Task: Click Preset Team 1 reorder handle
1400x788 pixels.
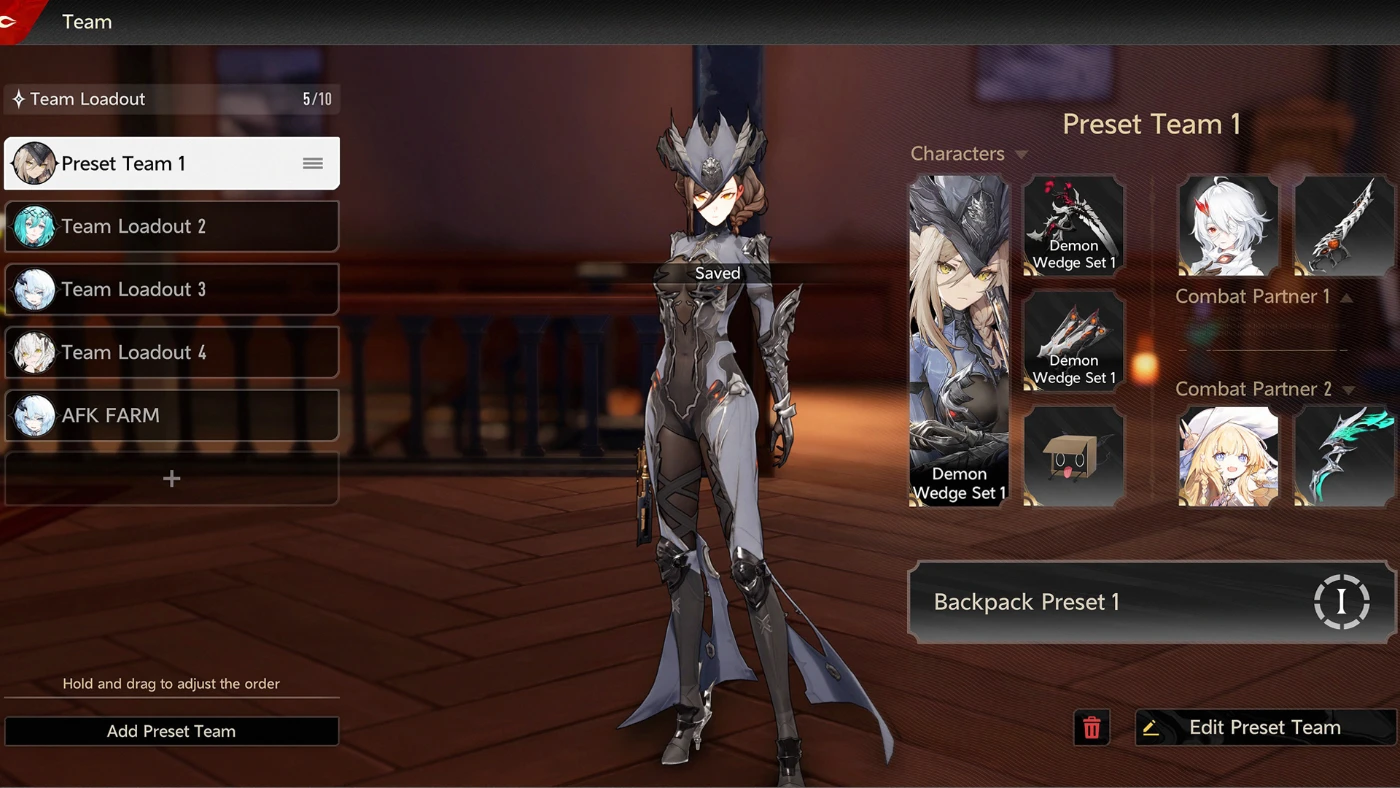Action: tap(313, 164)
